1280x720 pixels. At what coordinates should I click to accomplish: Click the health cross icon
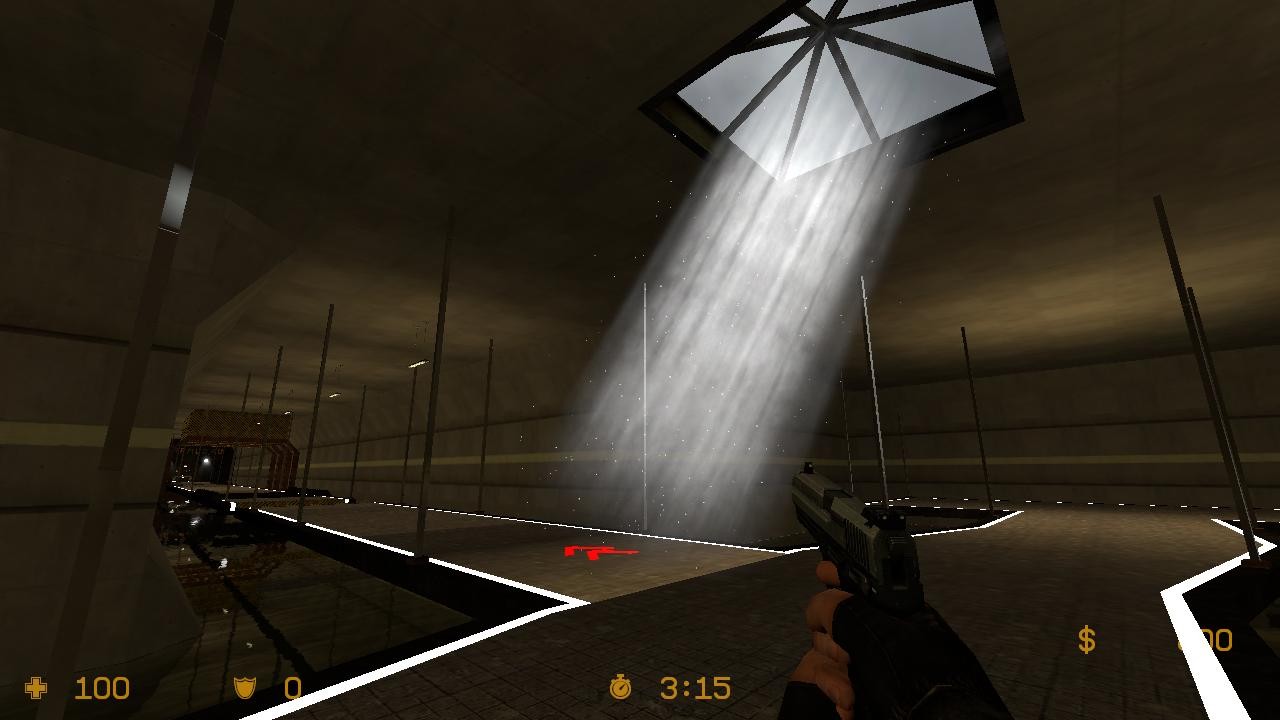click(x=36, y=688)
